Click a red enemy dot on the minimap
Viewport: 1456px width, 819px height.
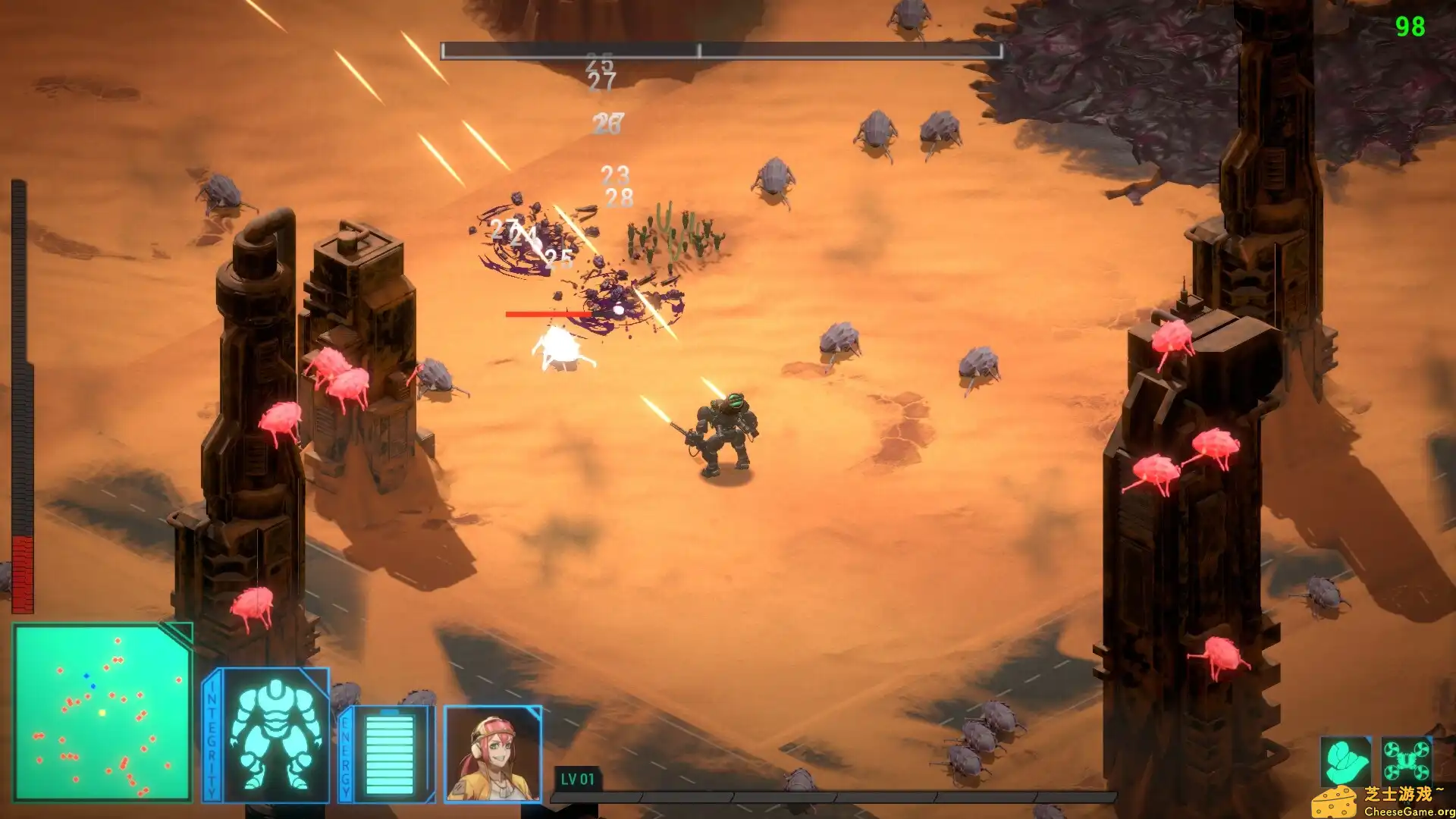[x=118, y=640]
